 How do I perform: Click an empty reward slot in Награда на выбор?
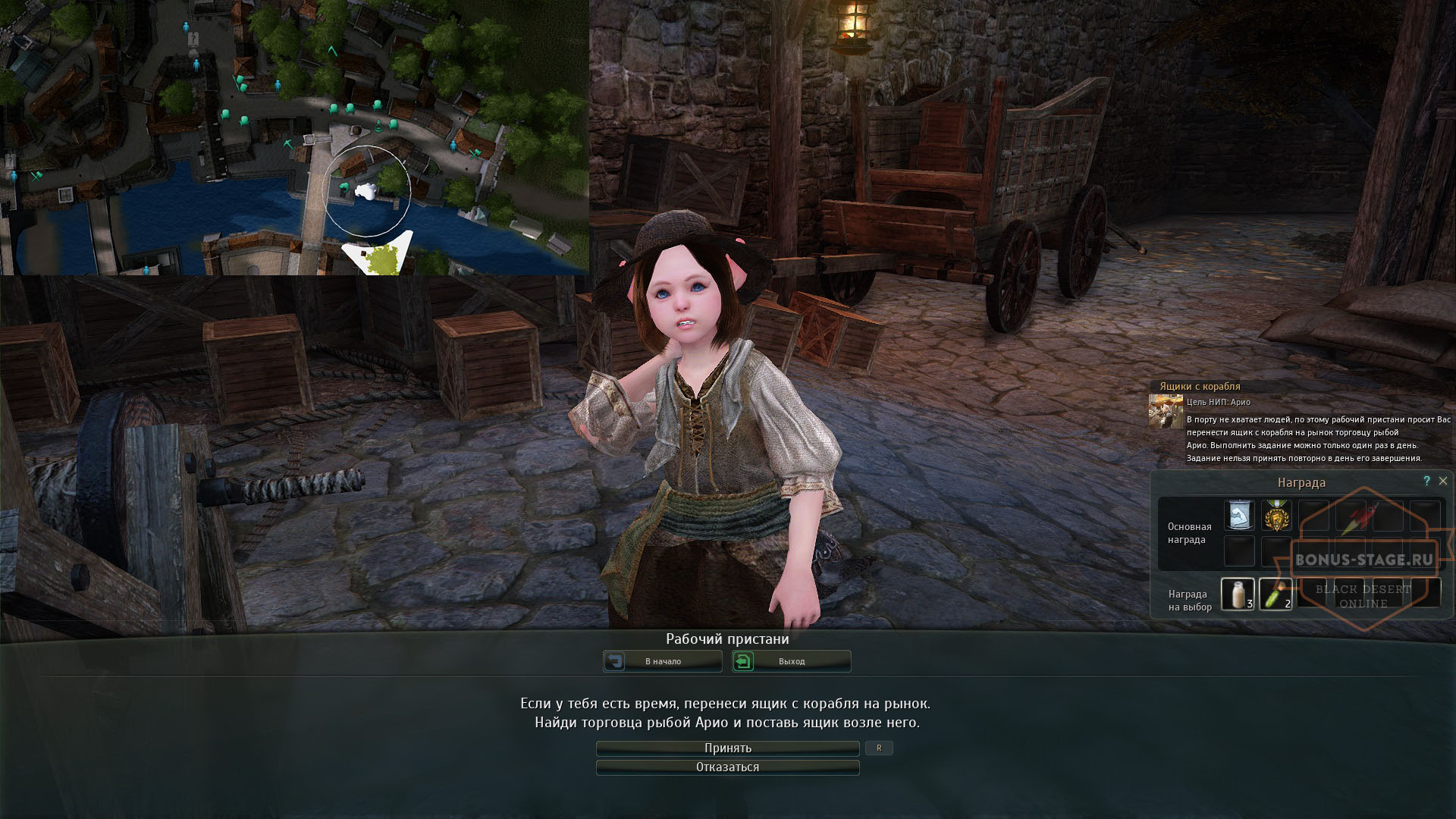(x=1315, y=595)
